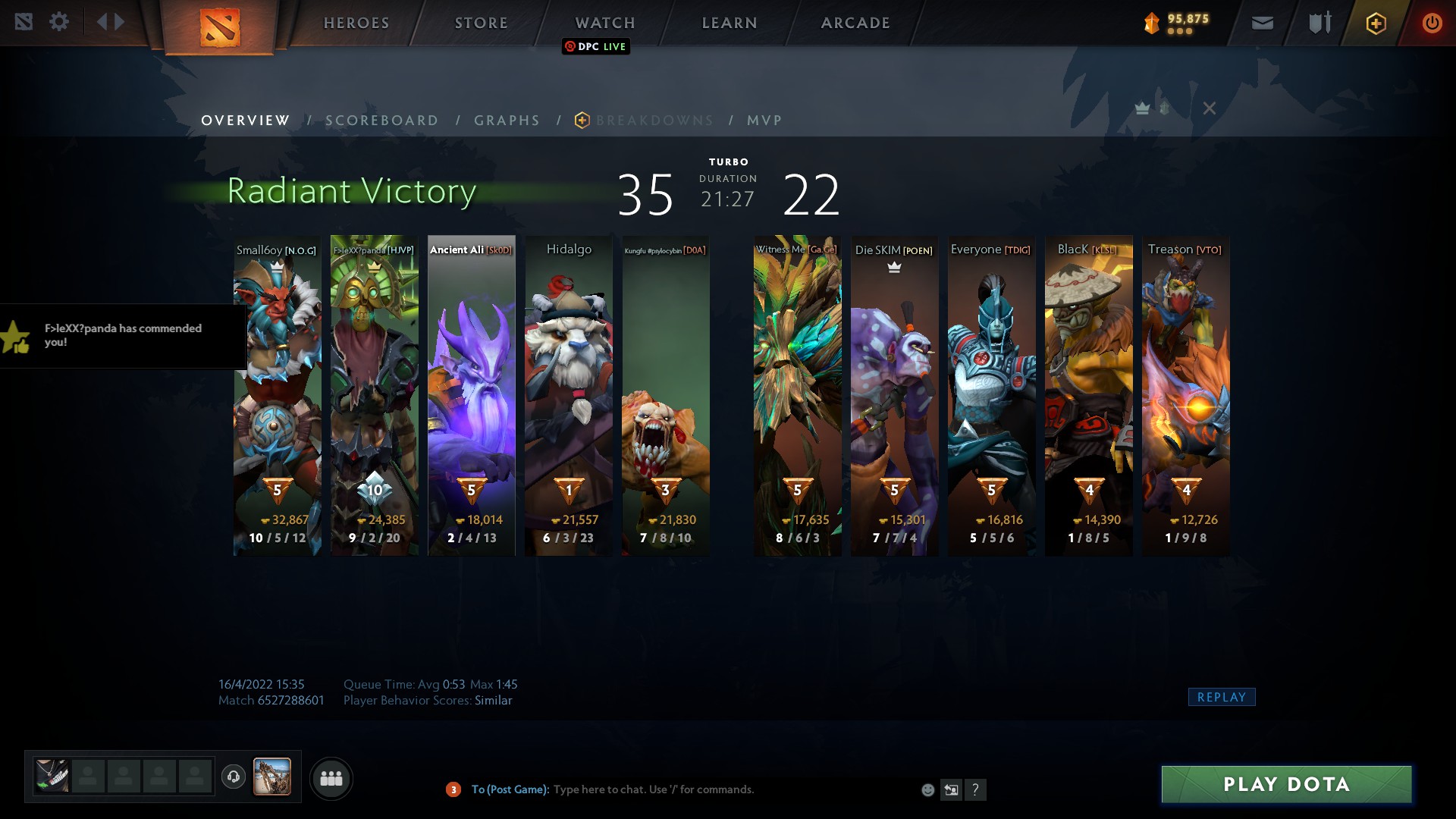Open the Arcade tab
Image resolution: width=1456 pixels, height=819 pixels.
pyautogui.click(x=855, y=23)
